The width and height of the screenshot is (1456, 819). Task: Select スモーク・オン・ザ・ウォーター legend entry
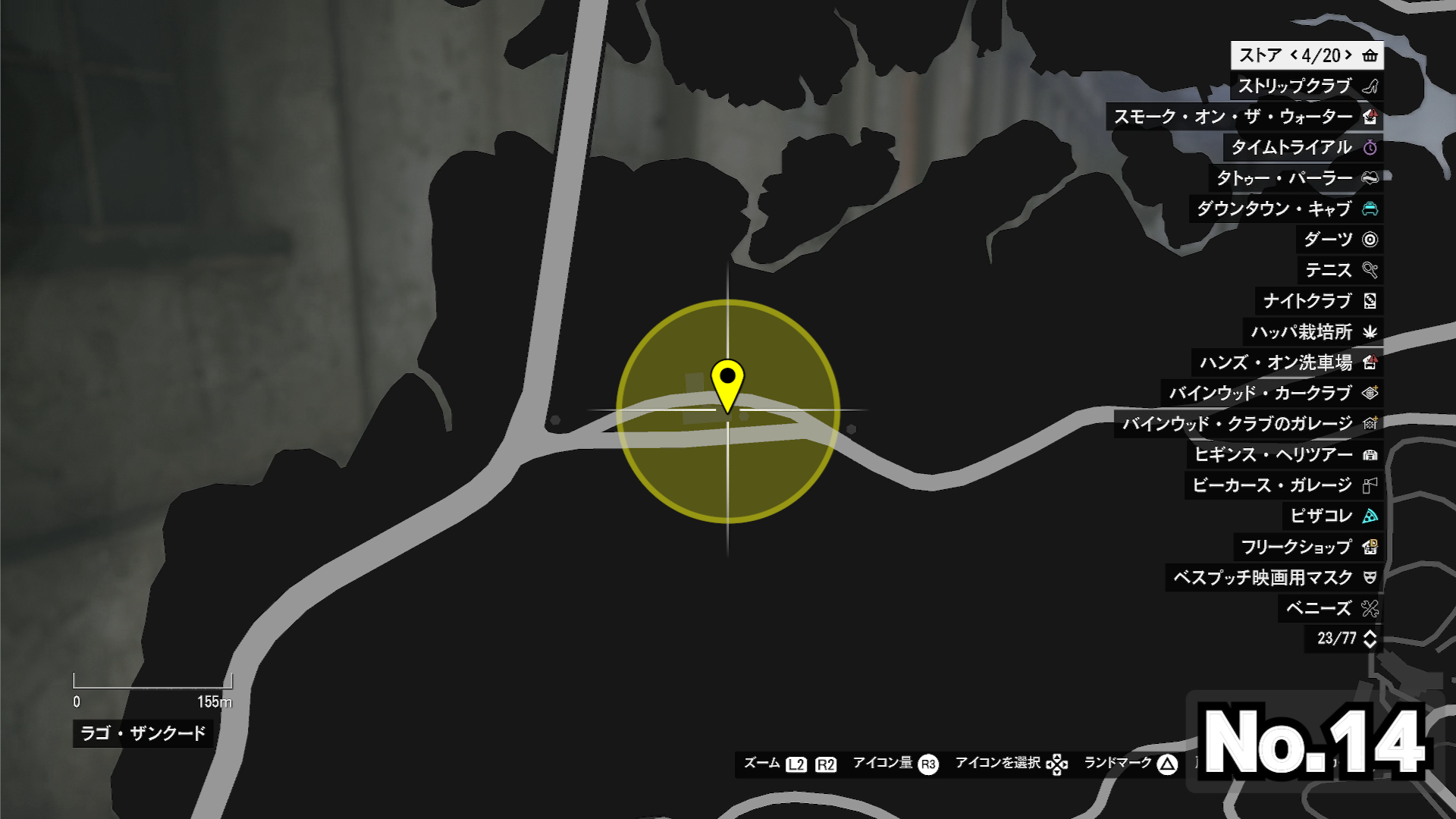(1244, 117)
